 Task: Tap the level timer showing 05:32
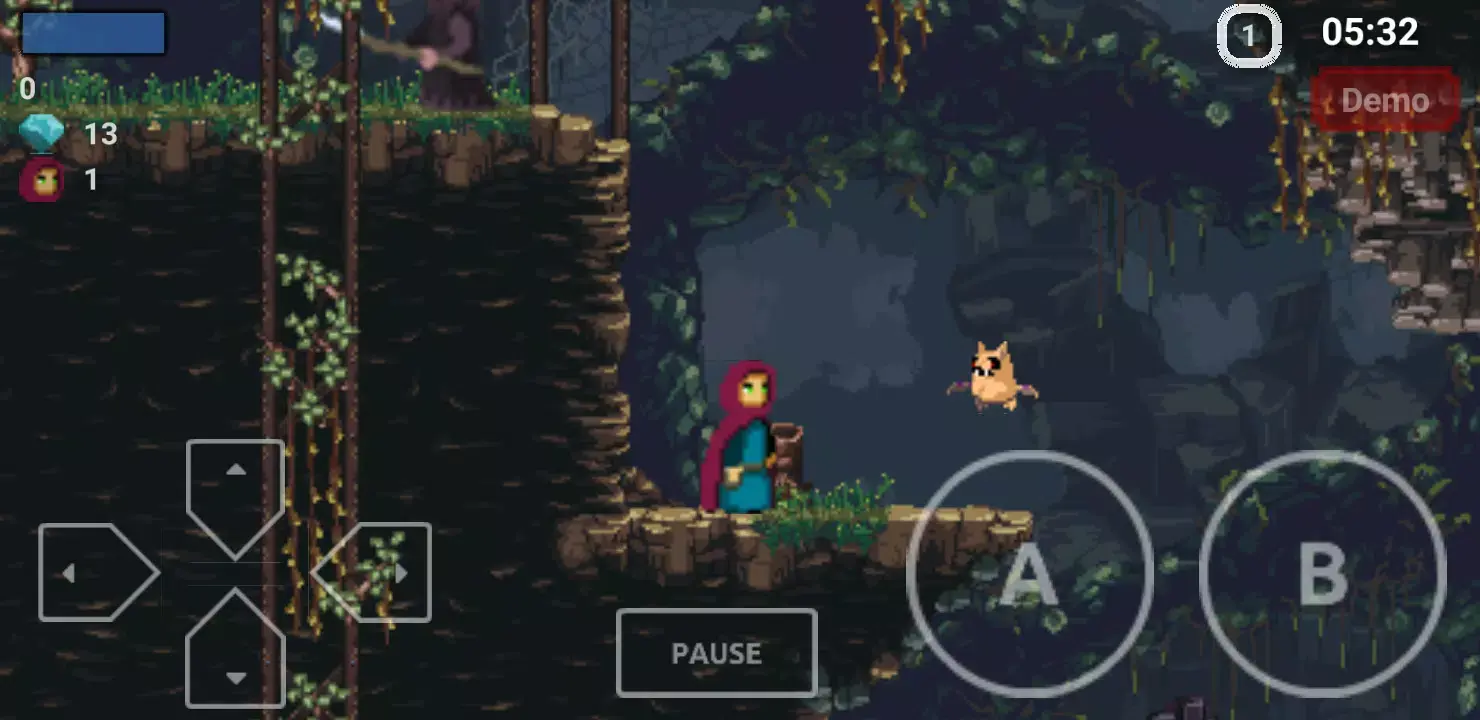[x=1373, y=33]
